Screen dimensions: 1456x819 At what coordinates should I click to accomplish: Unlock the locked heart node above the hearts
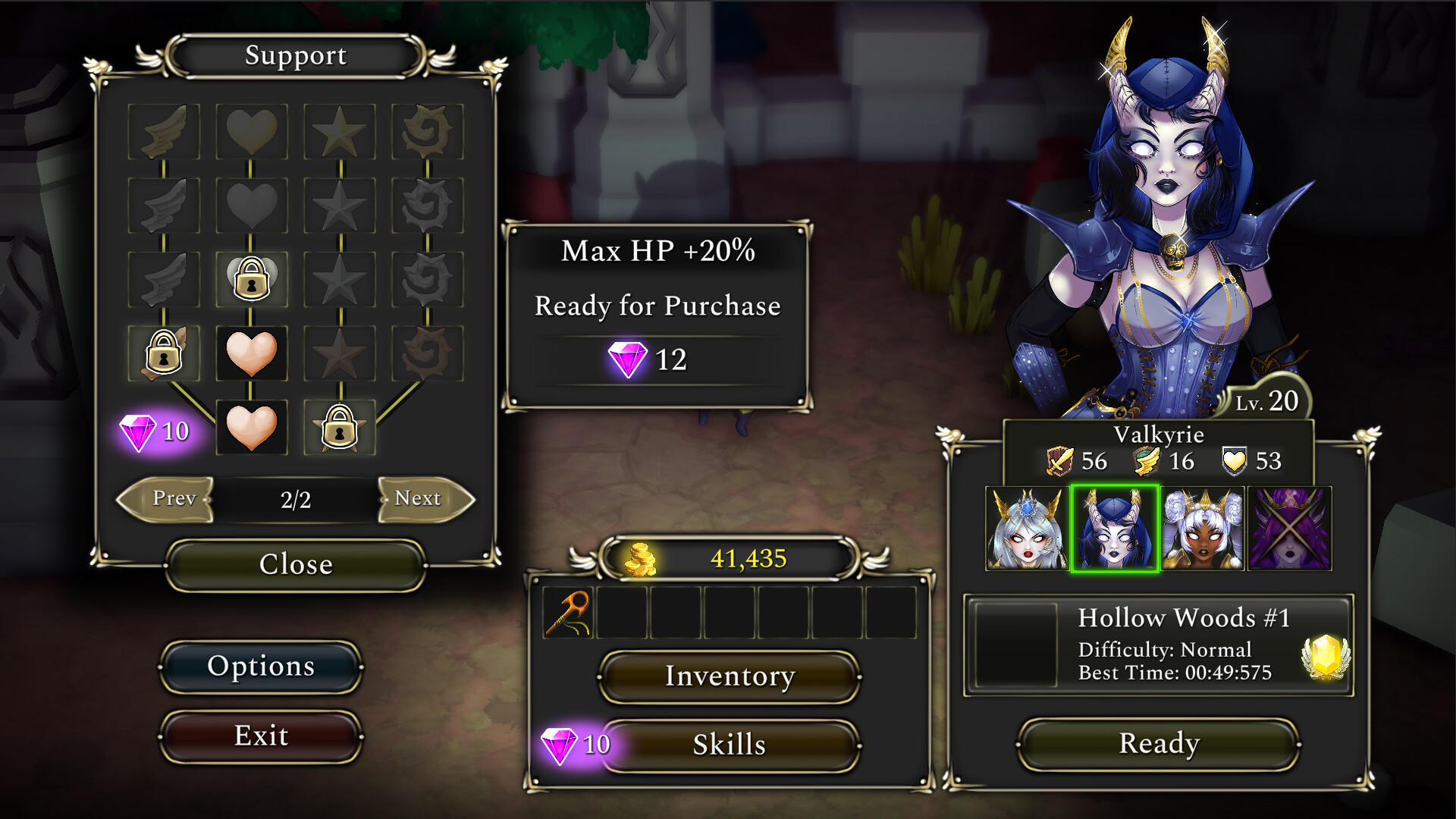252,278
